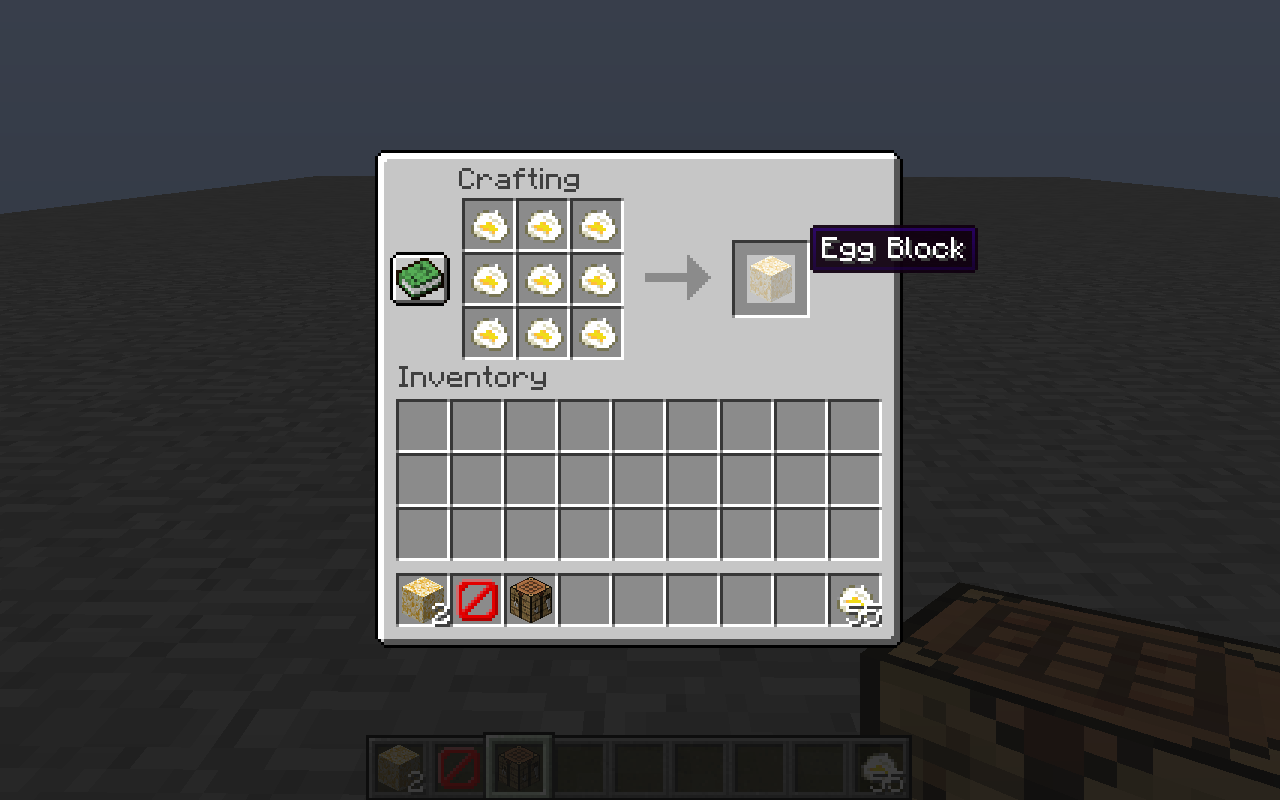Viewport: 1280px width, 800px height.
Task: Collect the Egg Block from the result slot
Action: pos(770,277)
